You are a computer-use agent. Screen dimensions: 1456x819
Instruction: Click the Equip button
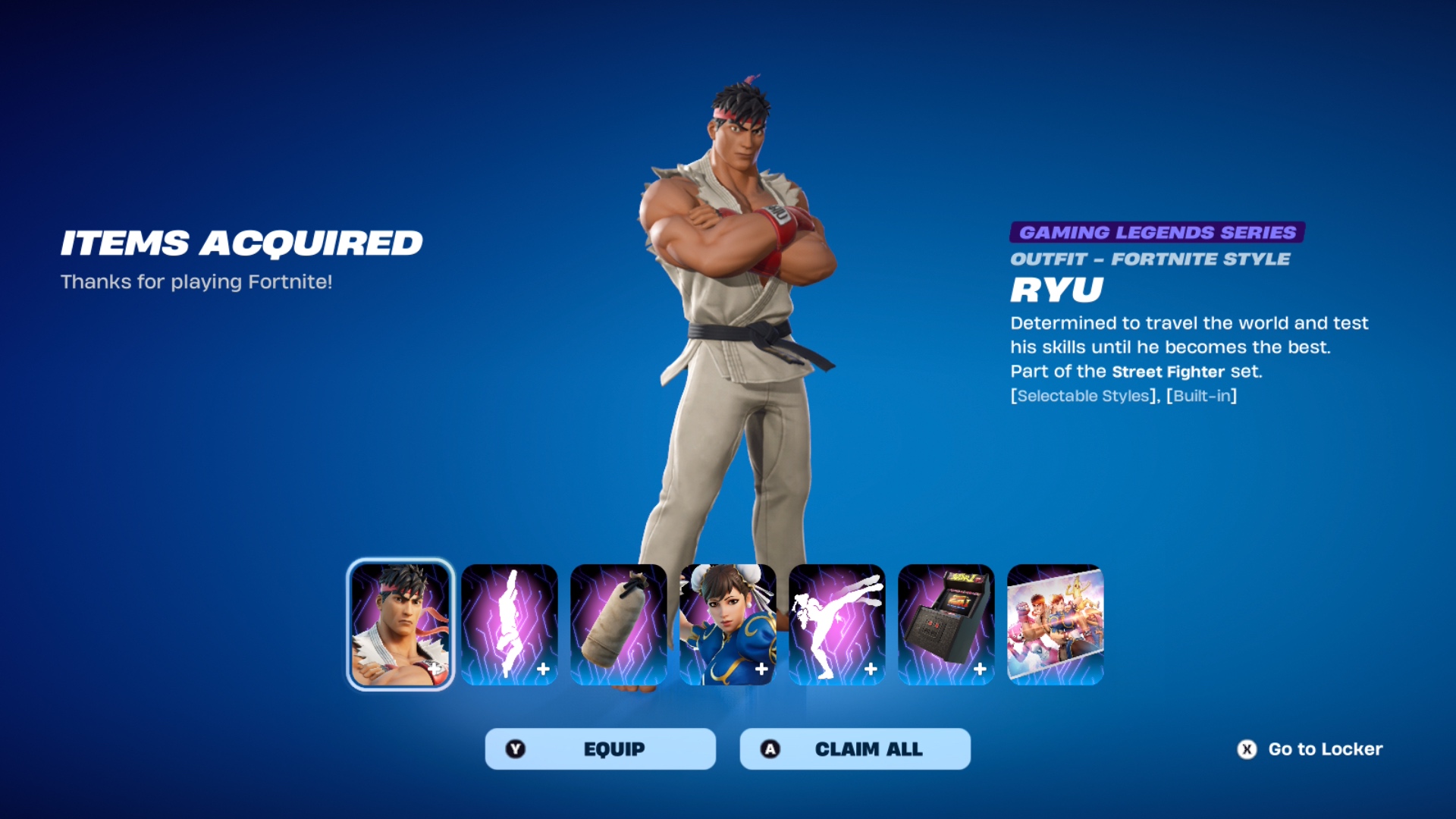point(600,749)
